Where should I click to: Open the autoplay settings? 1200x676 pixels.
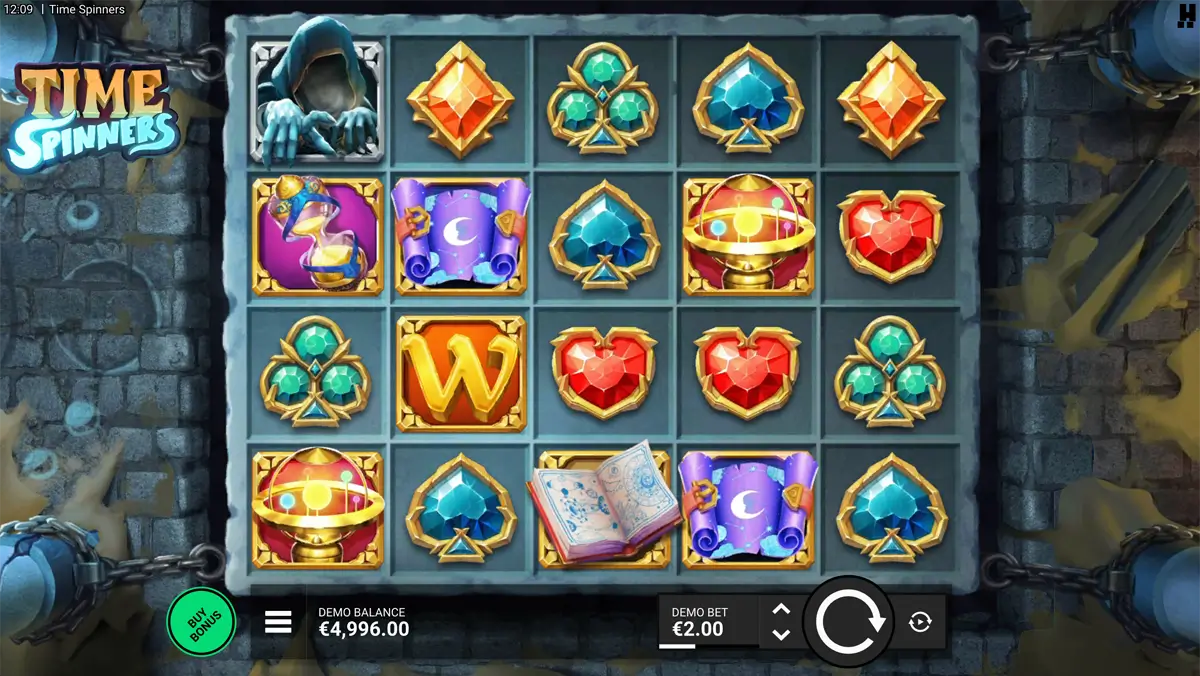[x=920, y=622]
